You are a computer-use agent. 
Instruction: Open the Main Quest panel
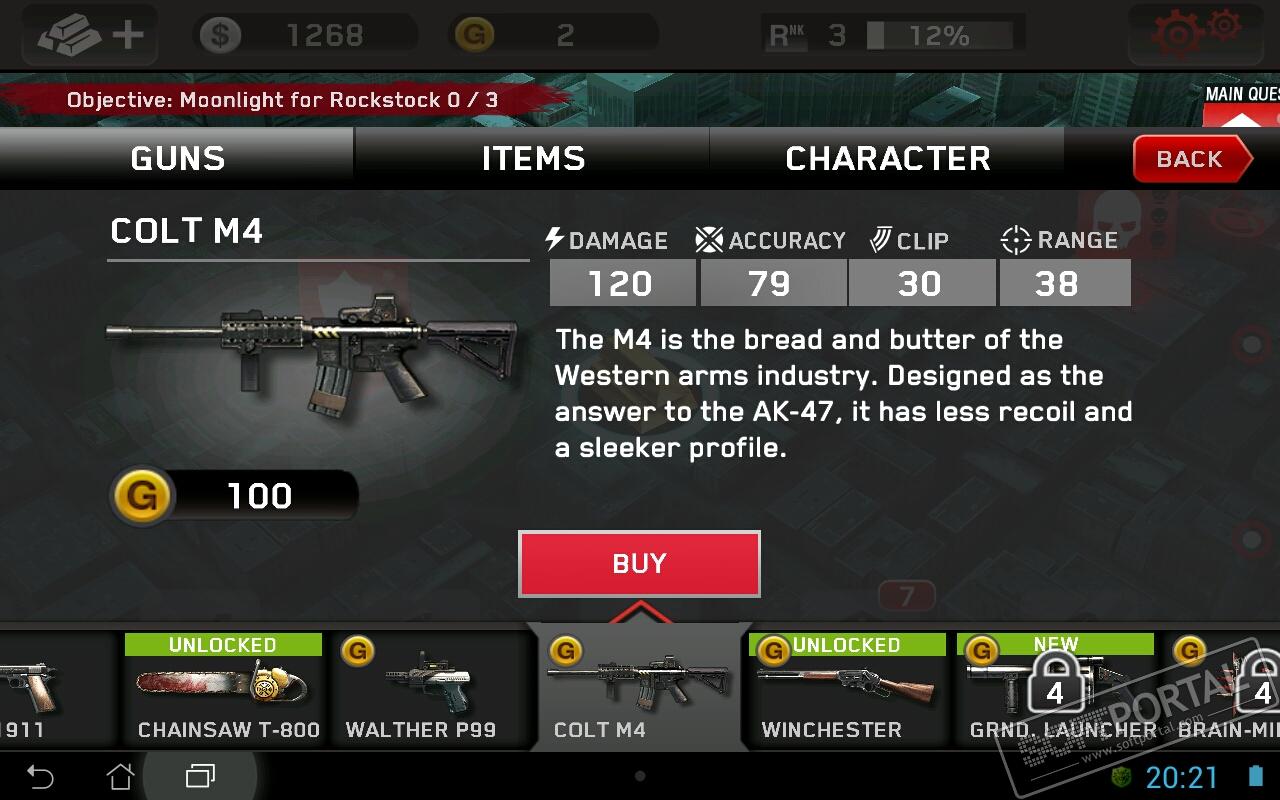point(1242,106)
